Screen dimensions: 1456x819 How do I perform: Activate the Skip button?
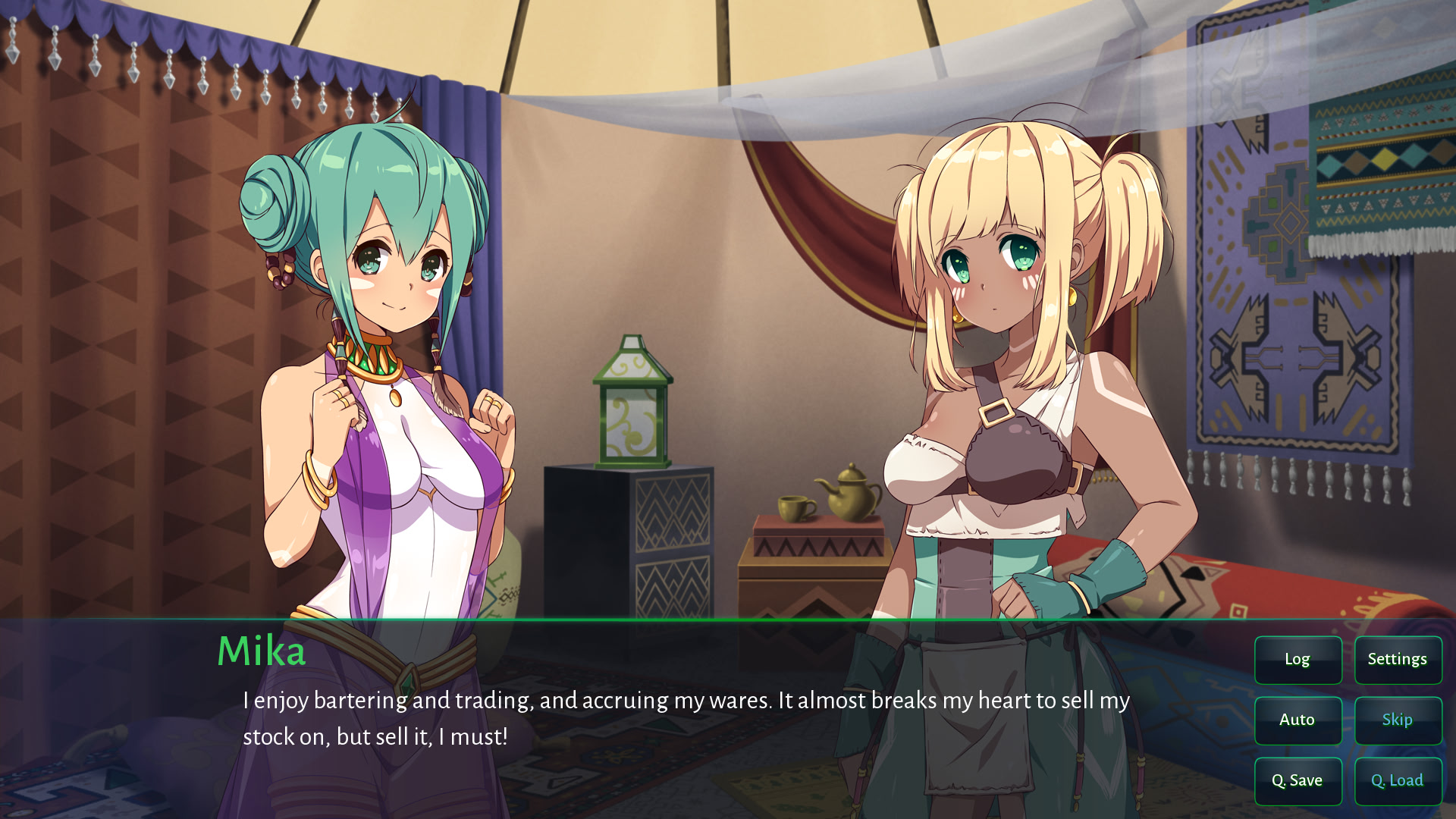tap(1398, 720)
